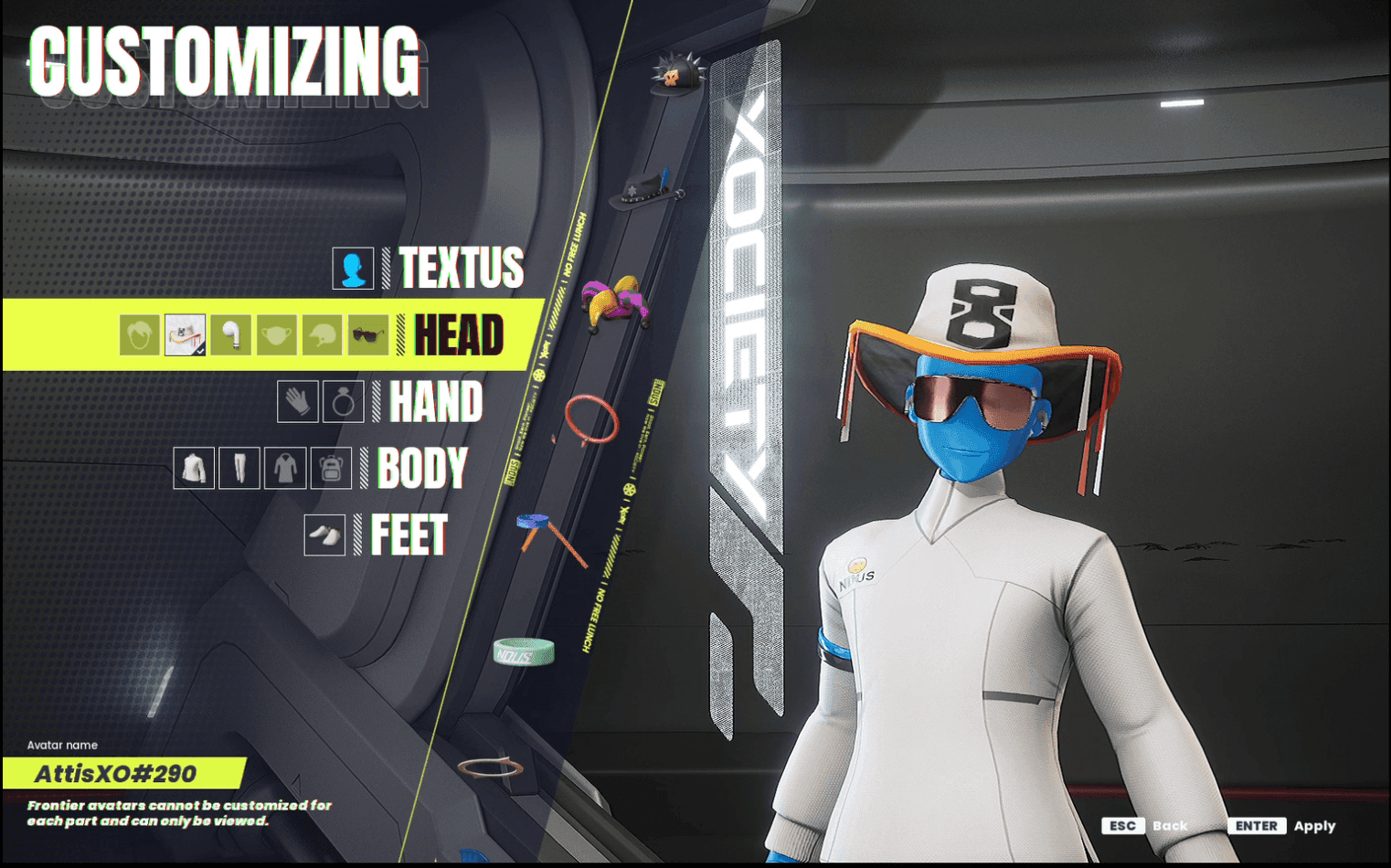Select the hoodie slot in the BODY row
Image resolution: width=1391 pixels, height=868 pixels.
pyautogui.click(x=286, y=467)
